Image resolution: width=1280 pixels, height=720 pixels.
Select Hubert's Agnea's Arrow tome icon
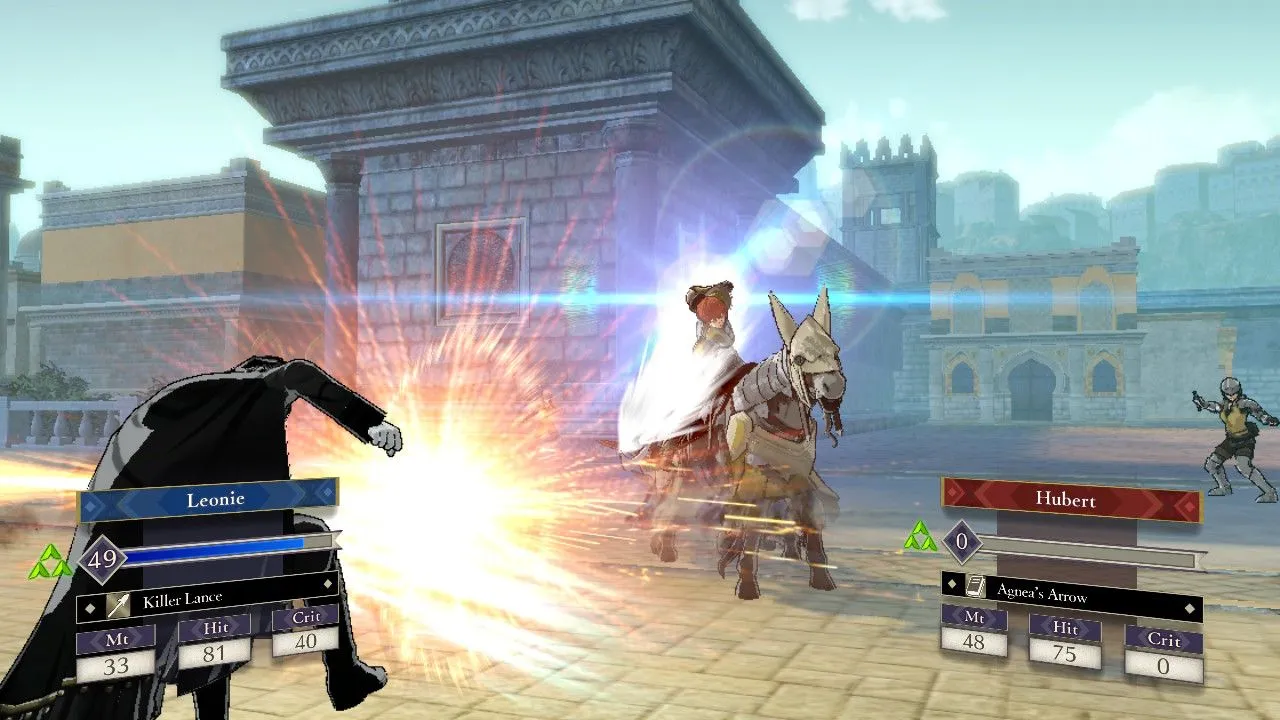point(975,588)
